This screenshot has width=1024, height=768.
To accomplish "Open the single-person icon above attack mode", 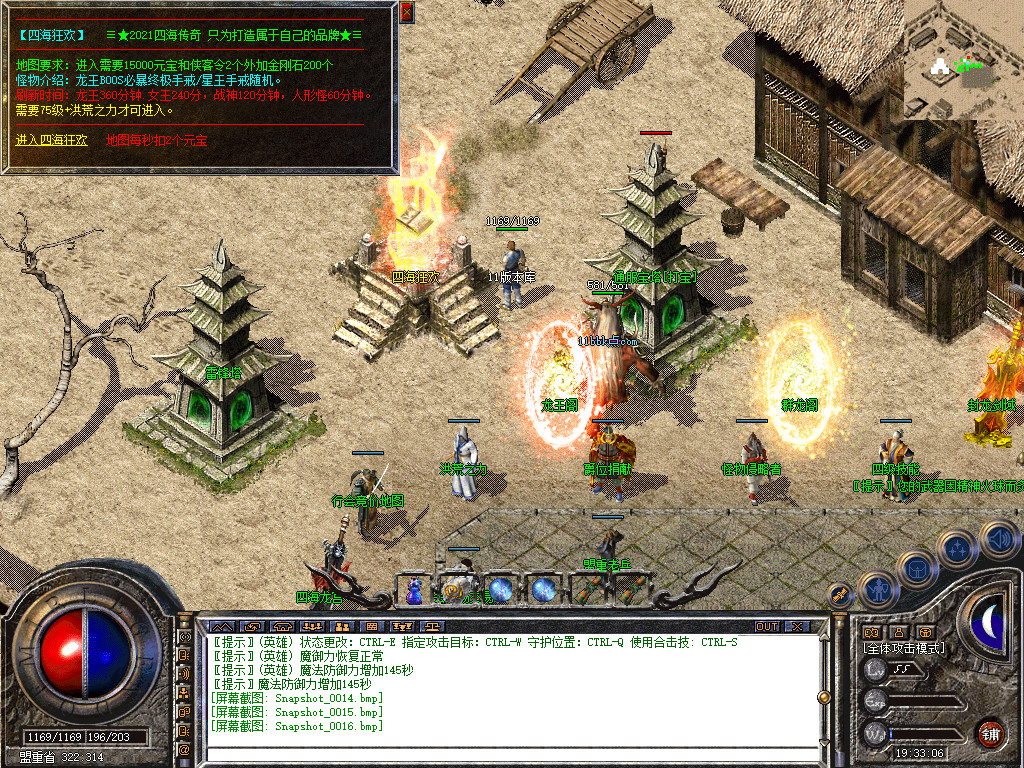I will point(898,632).
